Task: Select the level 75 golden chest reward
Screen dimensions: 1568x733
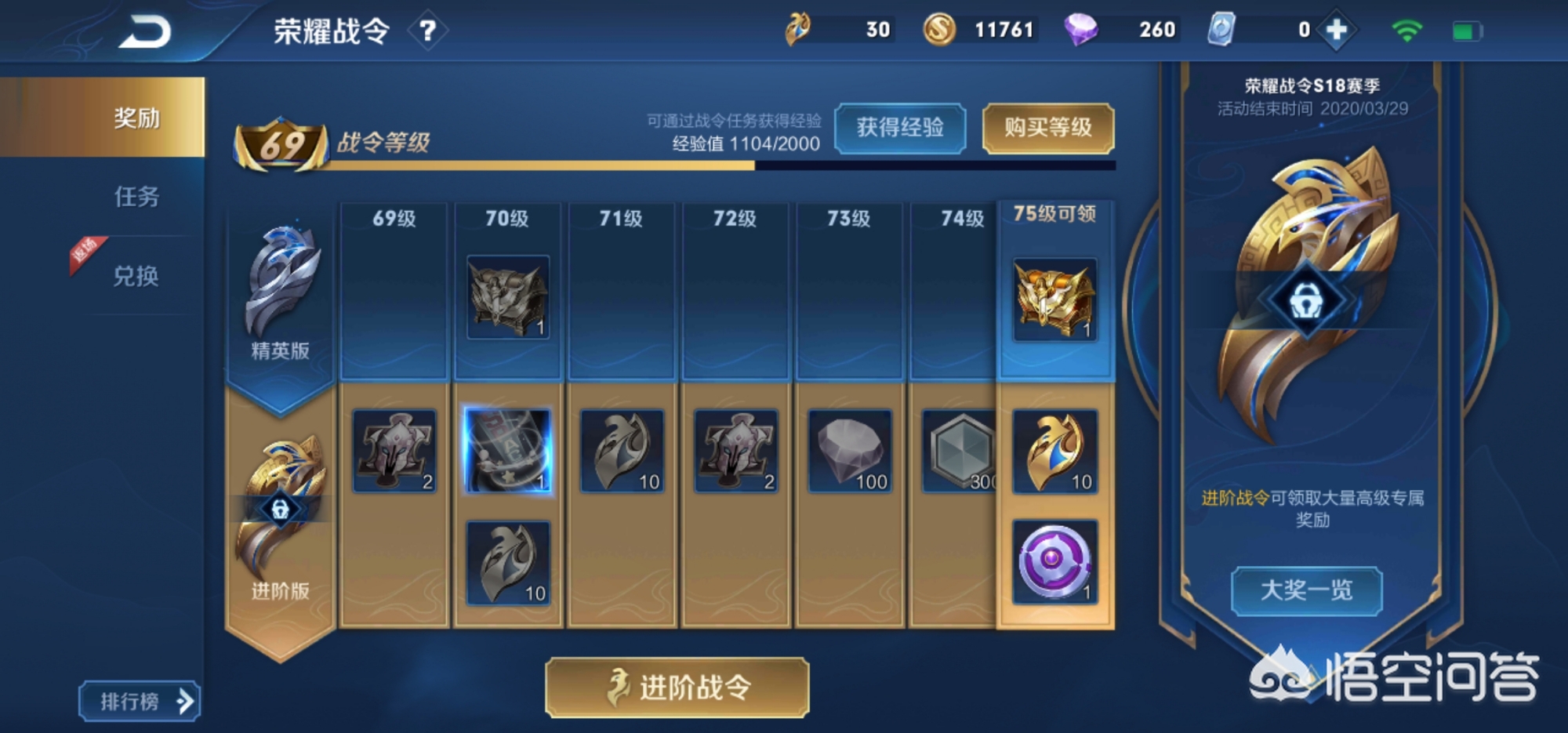Action: pyautogui.click(x=1054, y=299)
